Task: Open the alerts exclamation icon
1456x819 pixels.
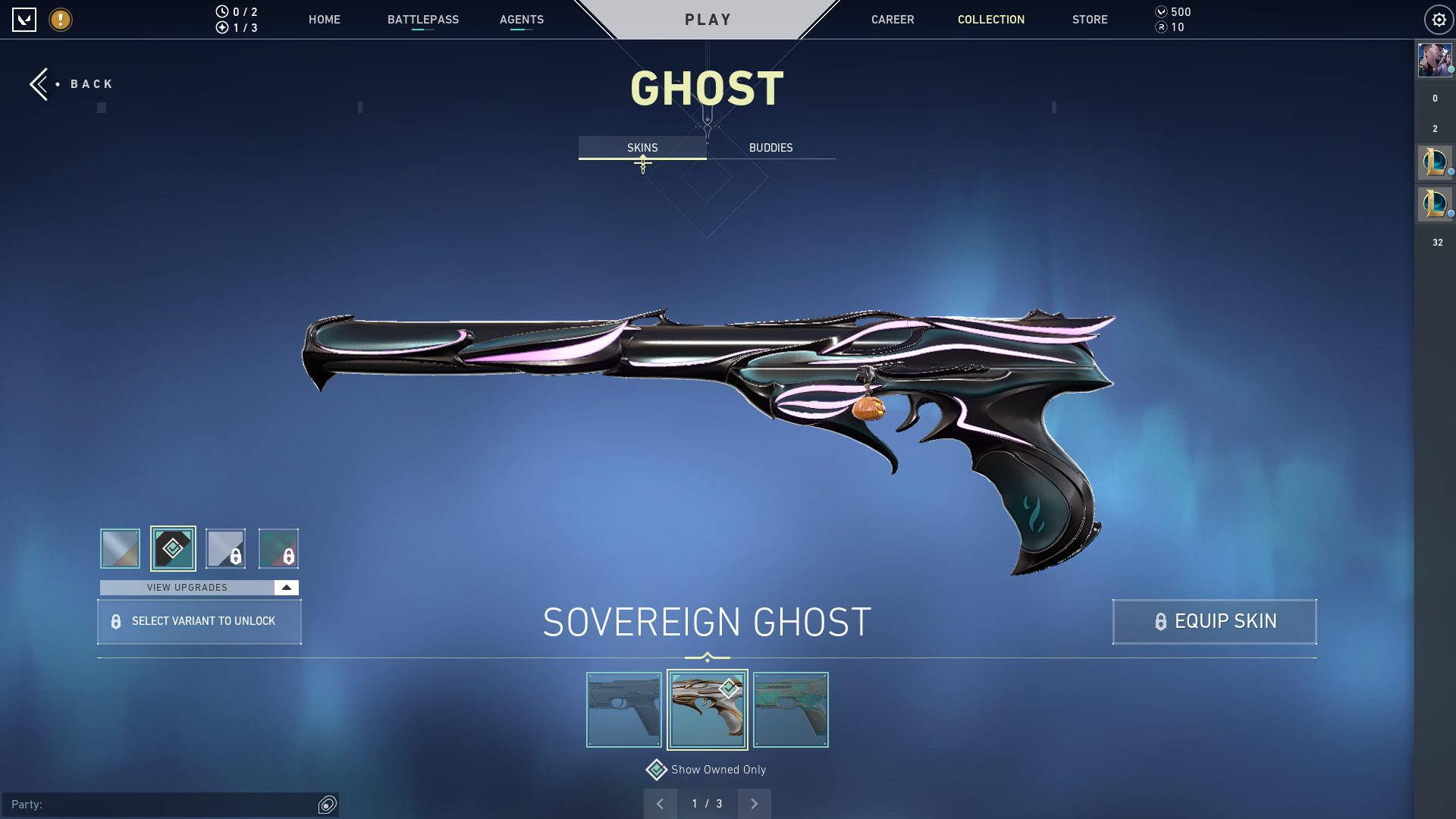Action: click(60, 20)
